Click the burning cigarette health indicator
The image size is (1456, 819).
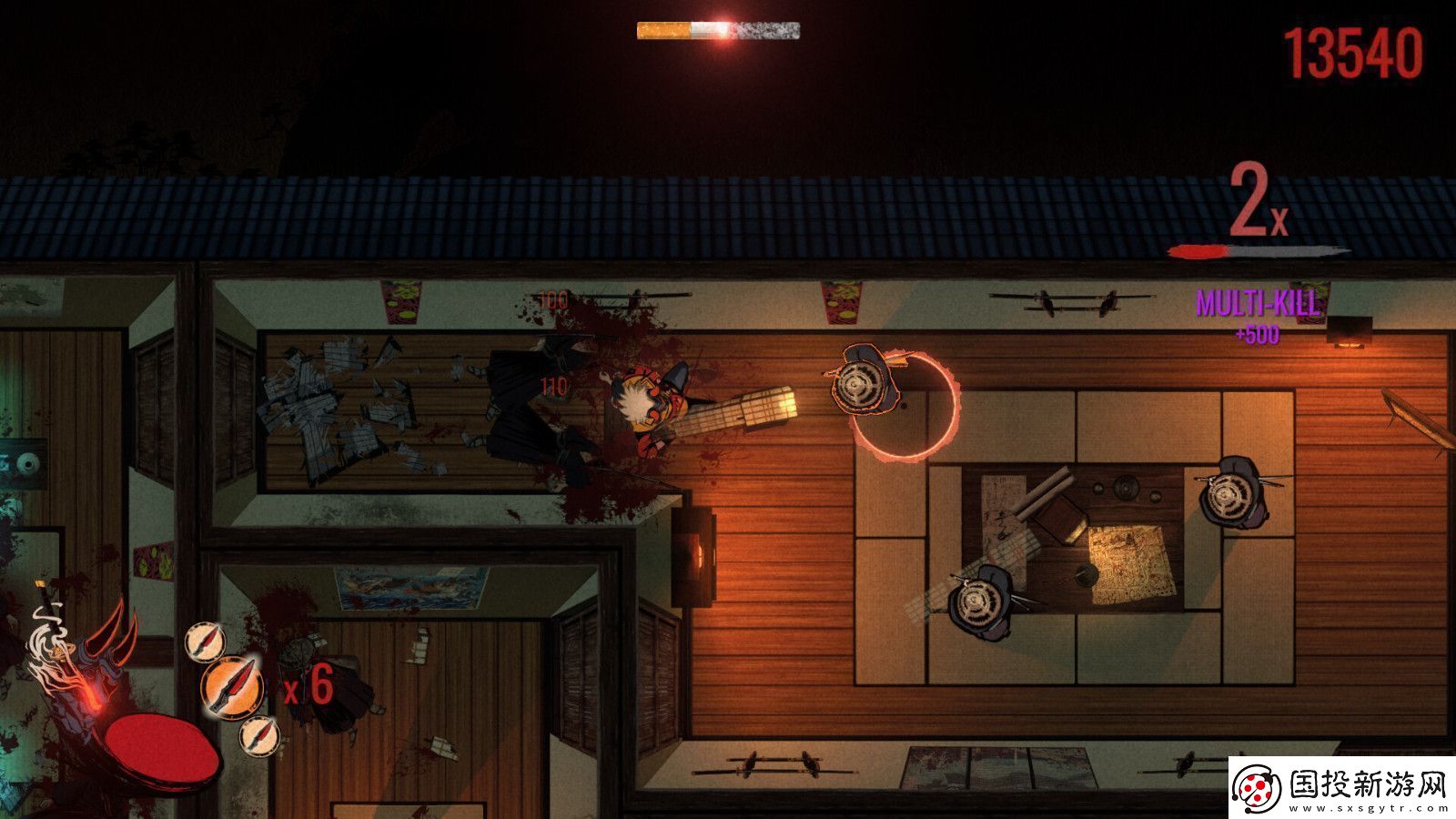[x=719, y=32]
